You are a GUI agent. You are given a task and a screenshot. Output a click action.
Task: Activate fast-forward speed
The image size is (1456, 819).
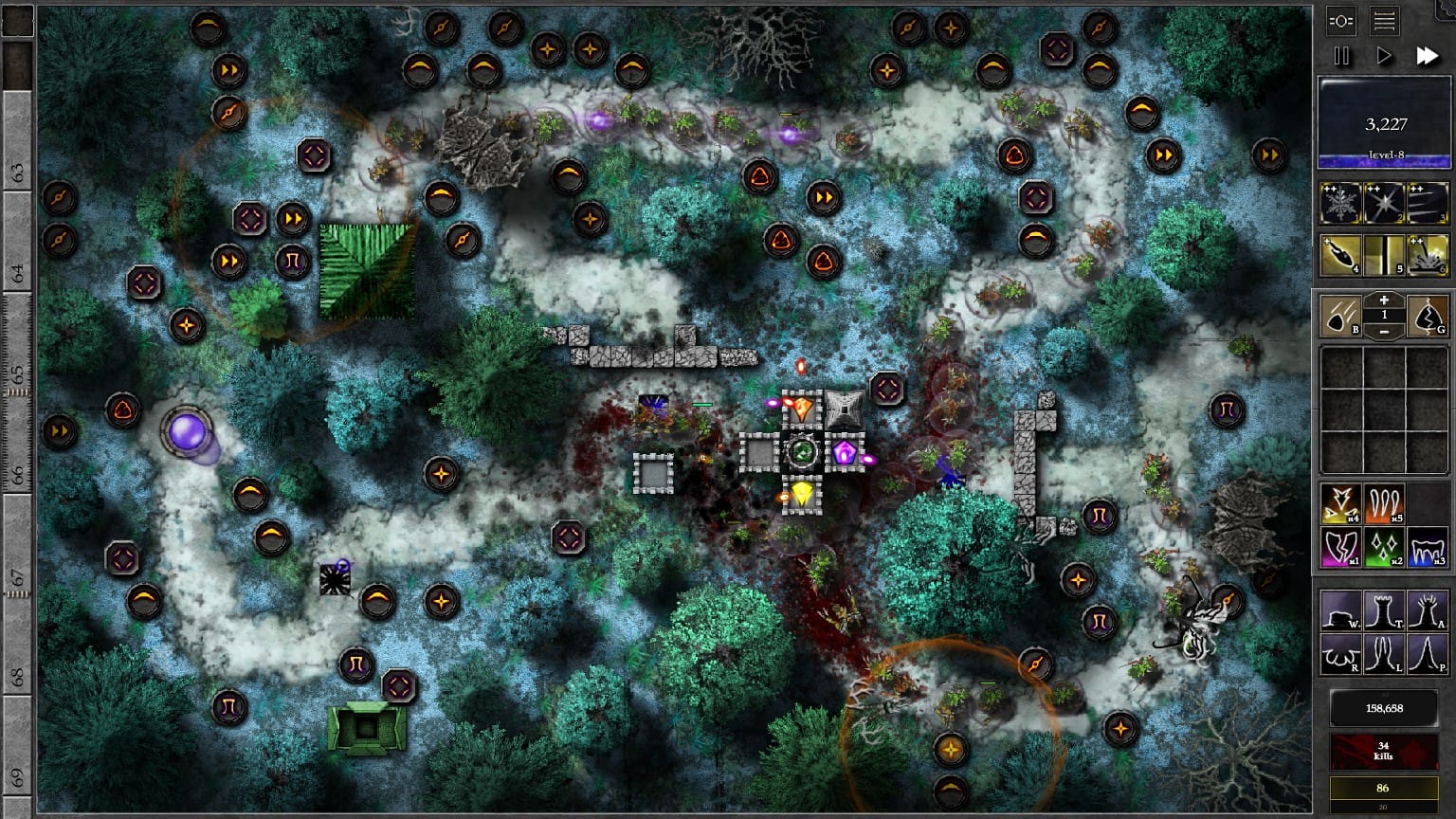coord(1427,56)
